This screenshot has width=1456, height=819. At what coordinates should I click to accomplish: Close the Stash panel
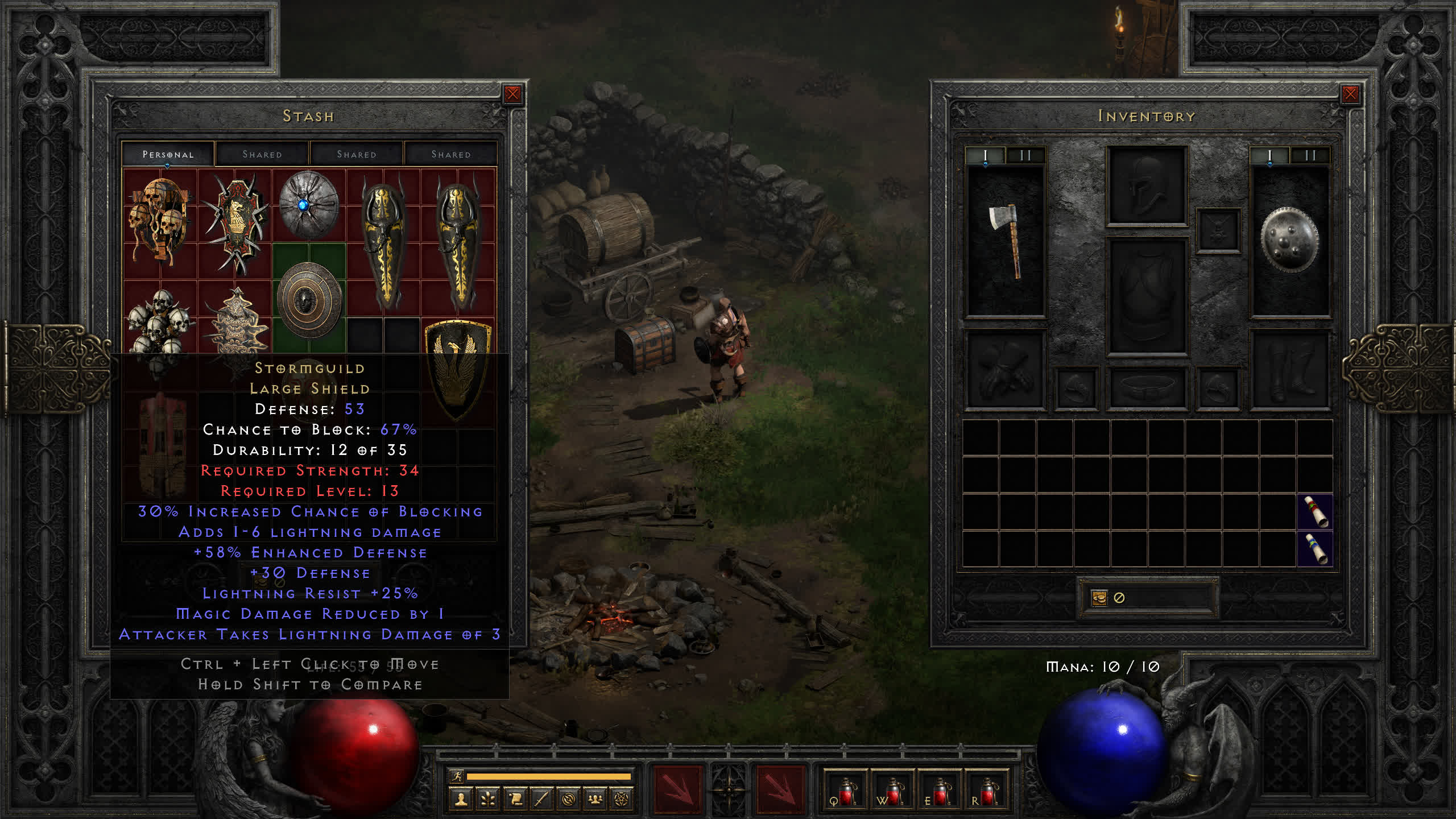[x=512, y=94]
